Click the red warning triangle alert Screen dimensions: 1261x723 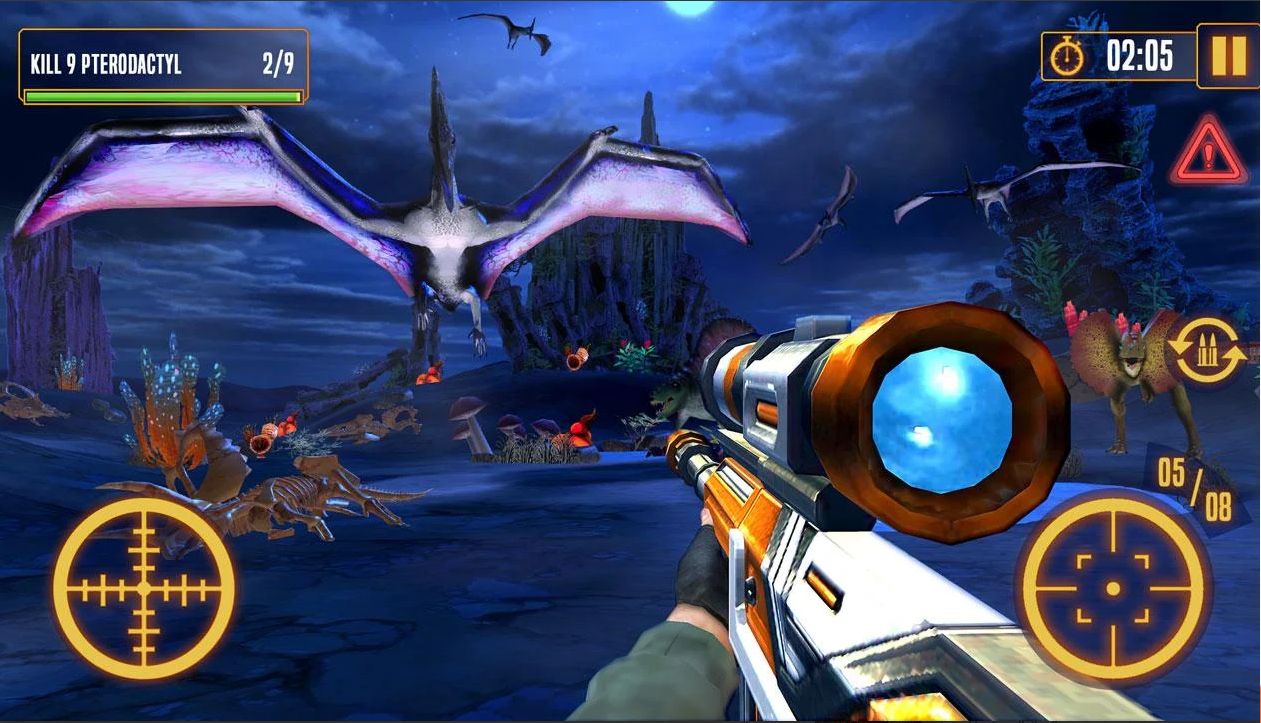tap(1209, 153)
